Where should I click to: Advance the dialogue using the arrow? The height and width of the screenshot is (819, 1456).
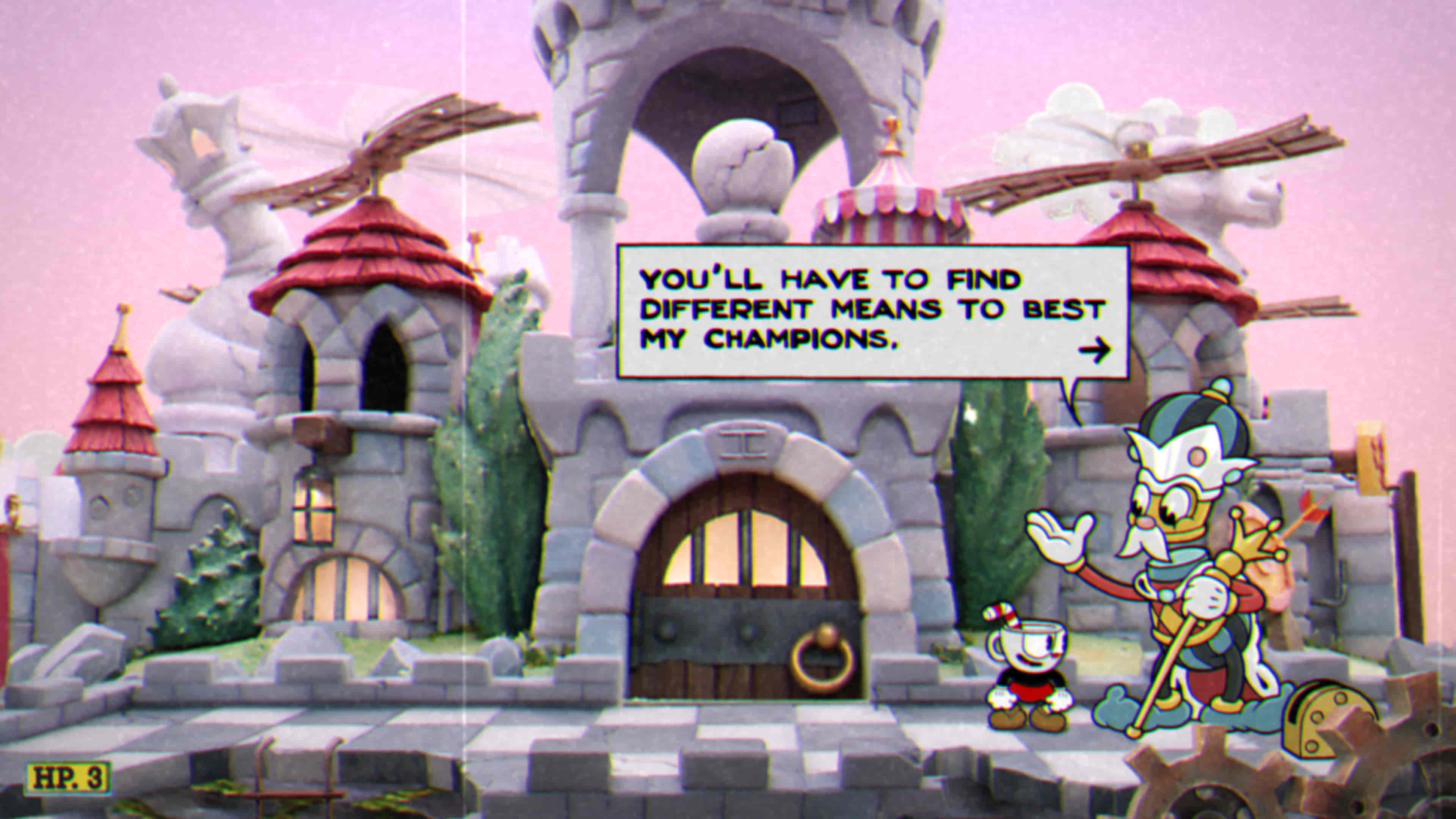coord(1094,350)
